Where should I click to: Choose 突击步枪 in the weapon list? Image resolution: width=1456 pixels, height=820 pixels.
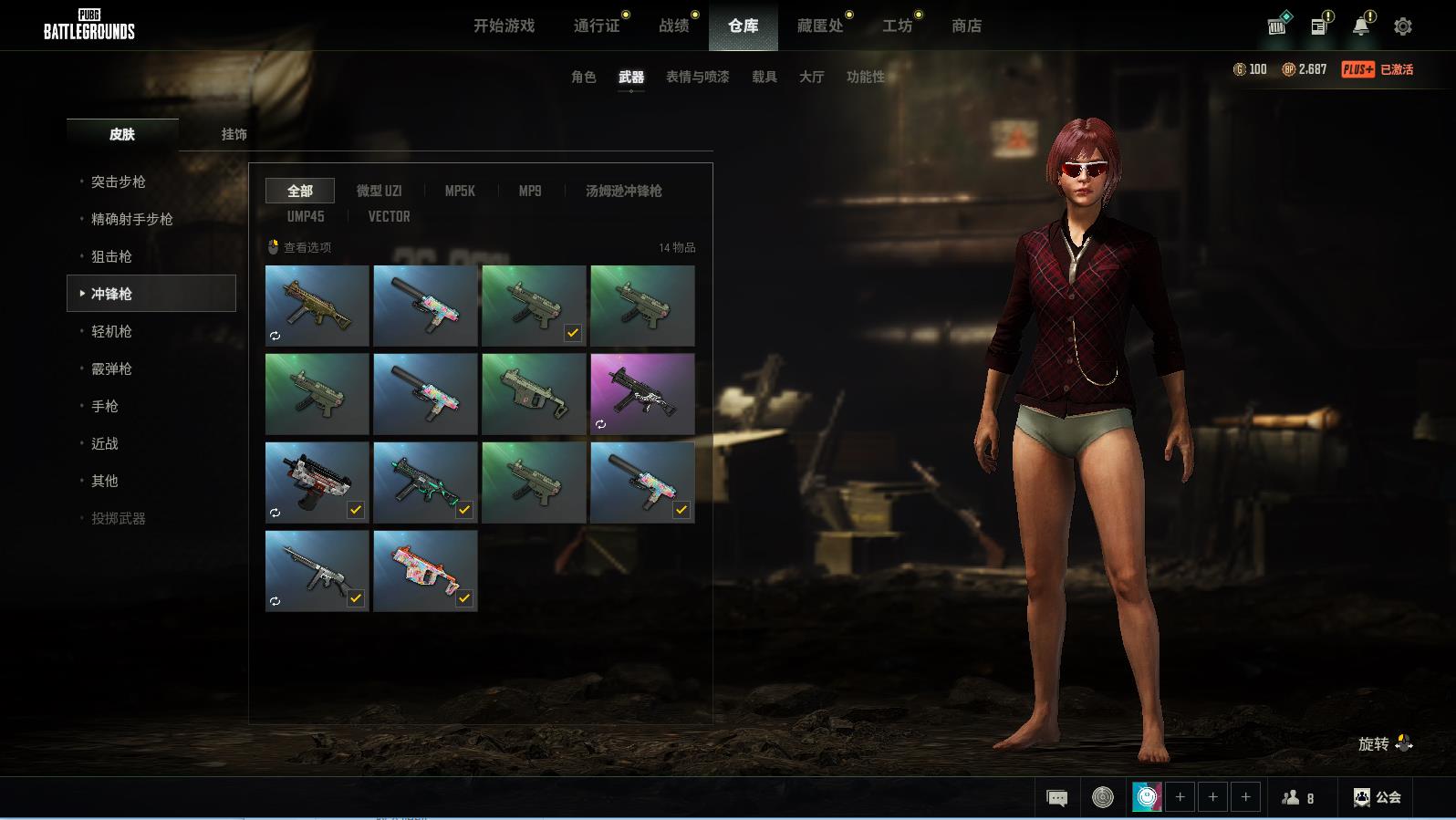pyautogui.click(x=119, y=182)
